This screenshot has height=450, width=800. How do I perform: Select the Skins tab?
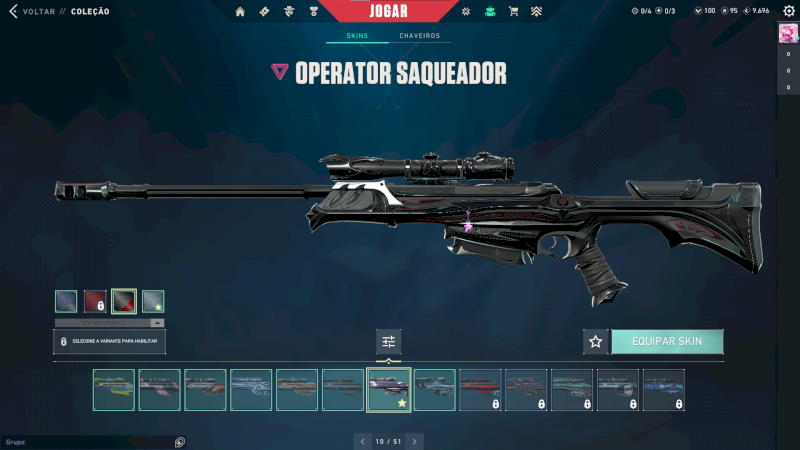point(357,36)
